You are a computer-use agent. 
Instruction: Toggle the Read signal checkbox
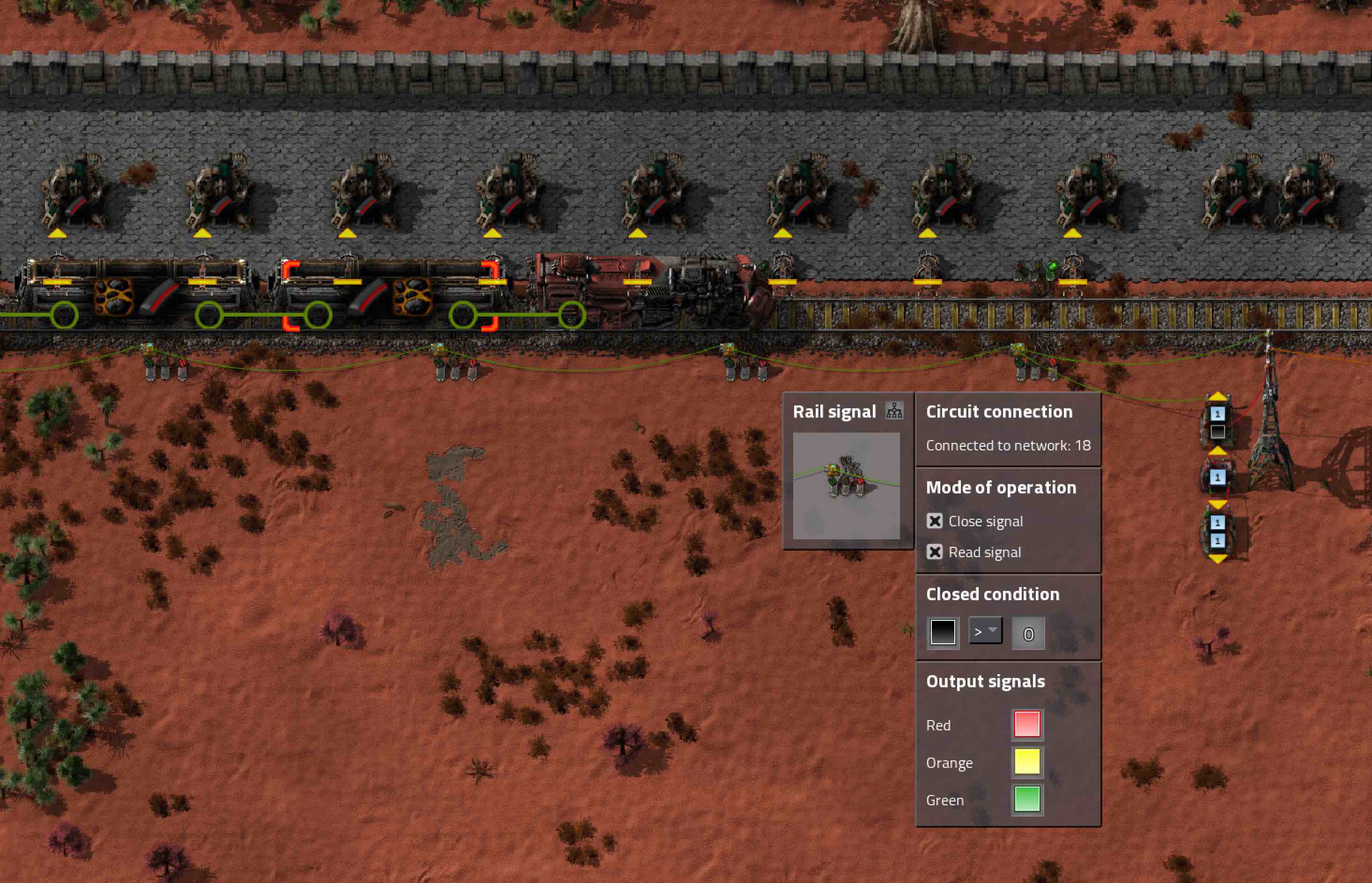tap(935, 552)
